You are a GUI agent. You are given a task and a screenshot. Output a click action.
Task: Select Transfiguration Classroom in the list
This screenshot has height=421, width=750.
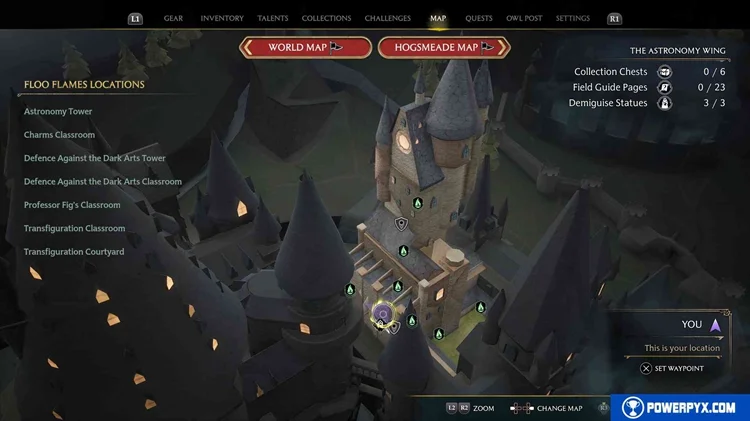pos(75,229)
